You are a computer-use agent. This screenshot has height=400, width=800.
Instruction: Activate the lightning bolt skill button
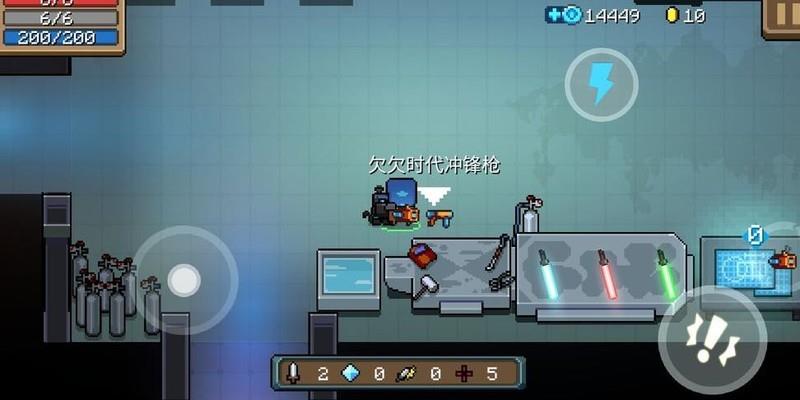coord(601,84)
